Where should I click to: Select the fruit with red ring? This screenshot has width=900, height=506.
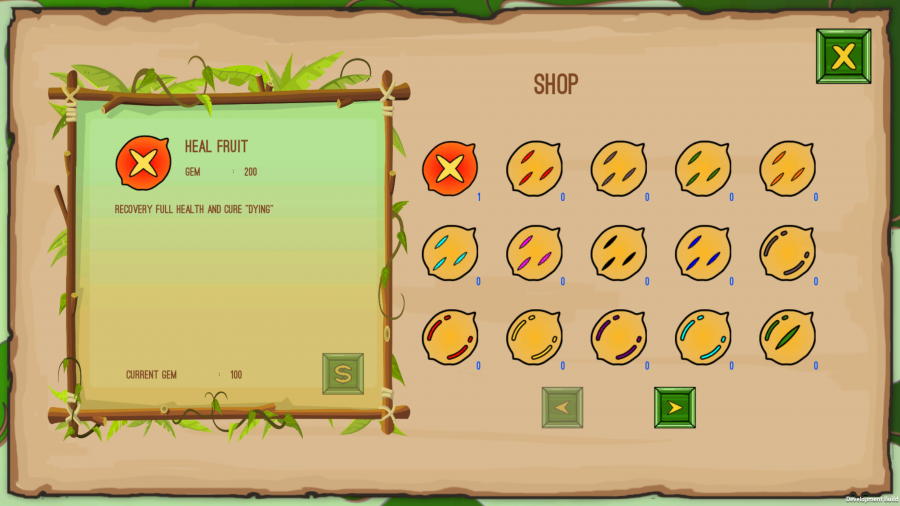click(450, 337)
